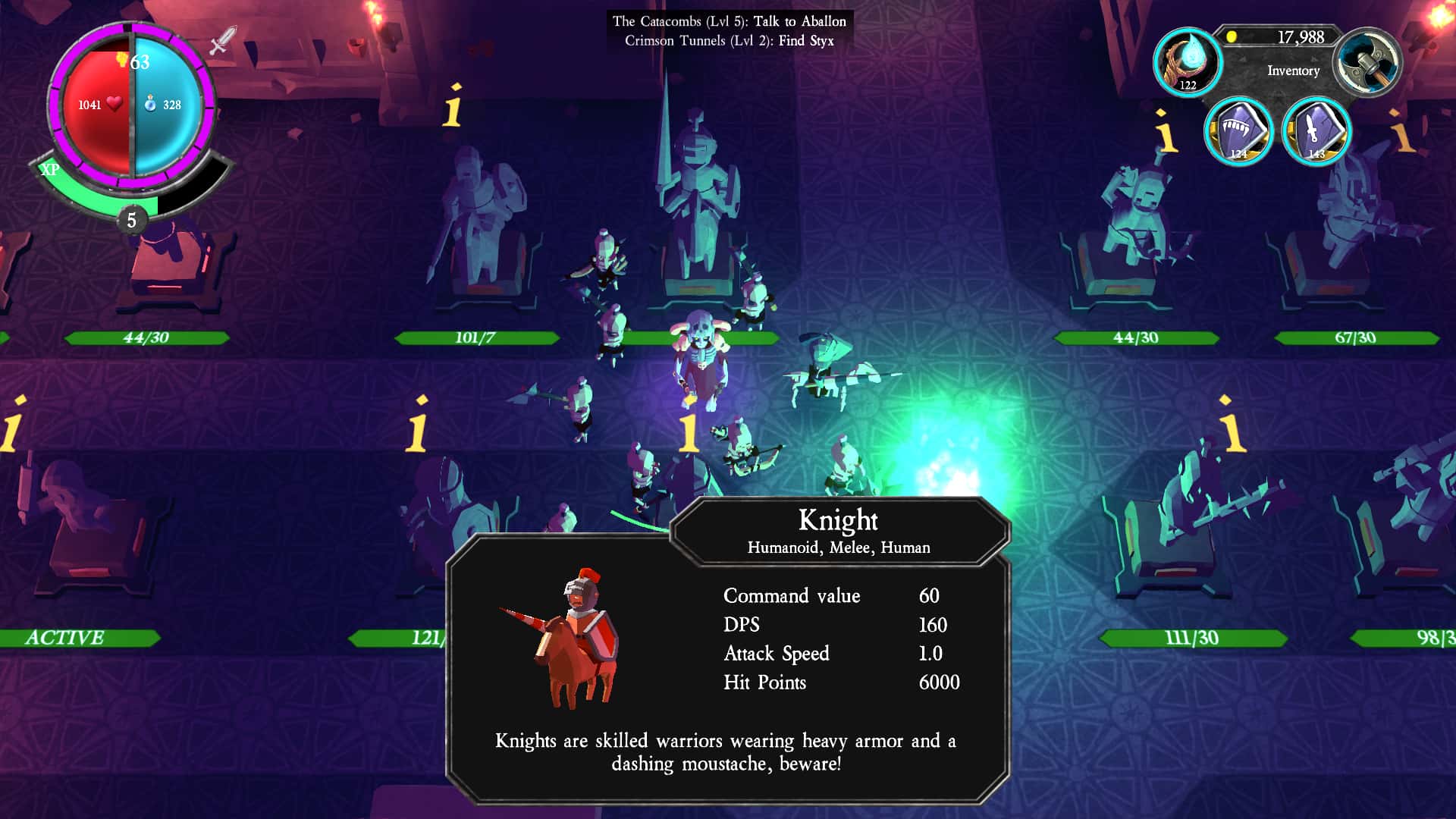Click the battle axe icon beside Inventory

[x=1365, y=61]
